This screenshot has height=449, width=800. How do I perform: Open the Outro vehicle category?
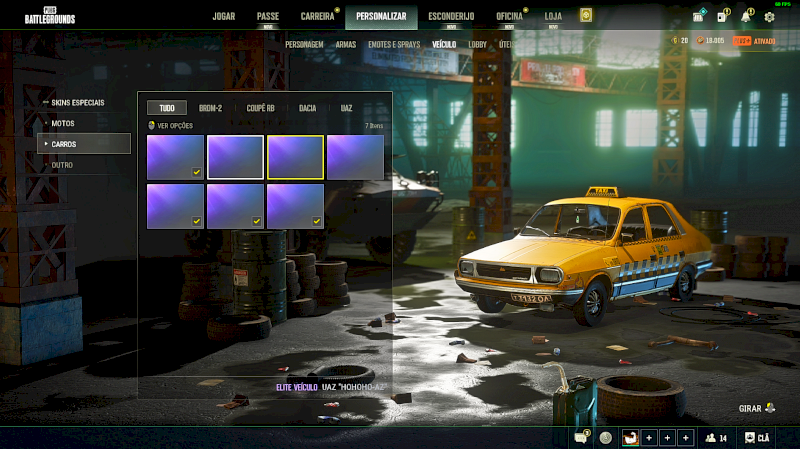tap(62, 165)
